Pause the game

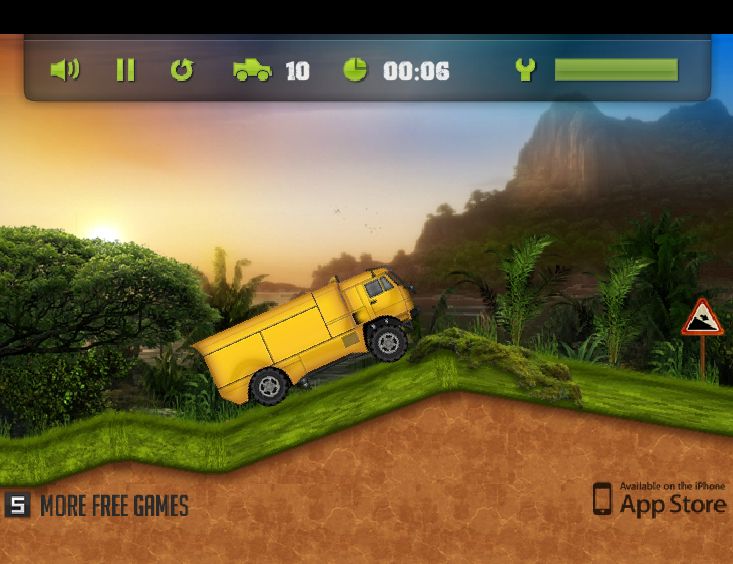(x=125, y=70)
